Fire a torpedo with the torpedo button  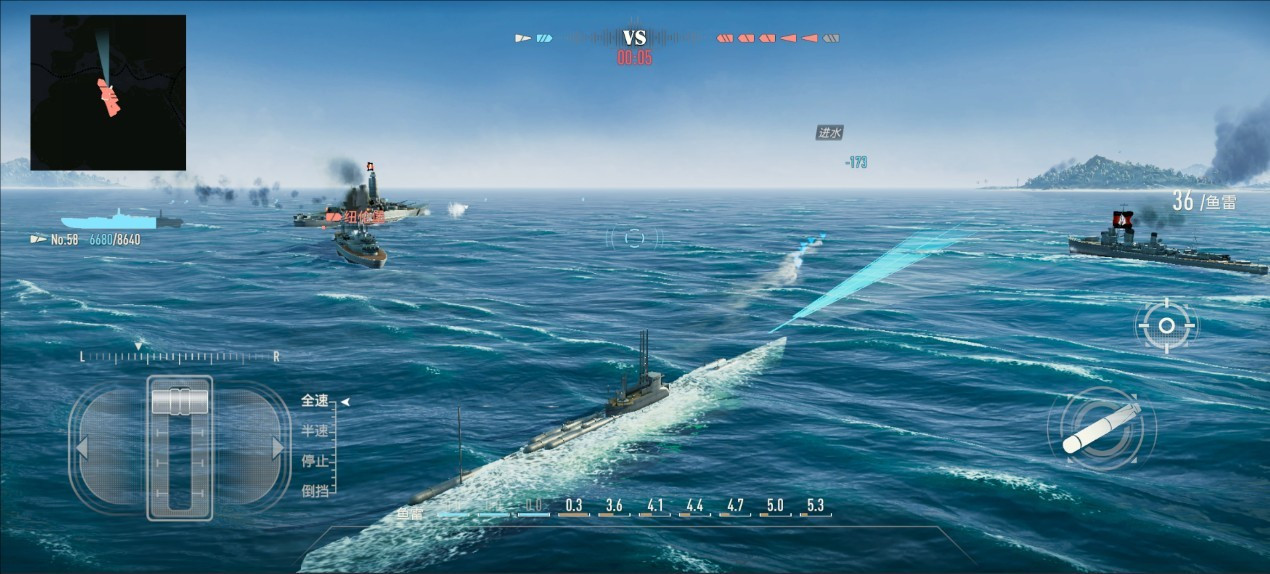point(1101,430)
